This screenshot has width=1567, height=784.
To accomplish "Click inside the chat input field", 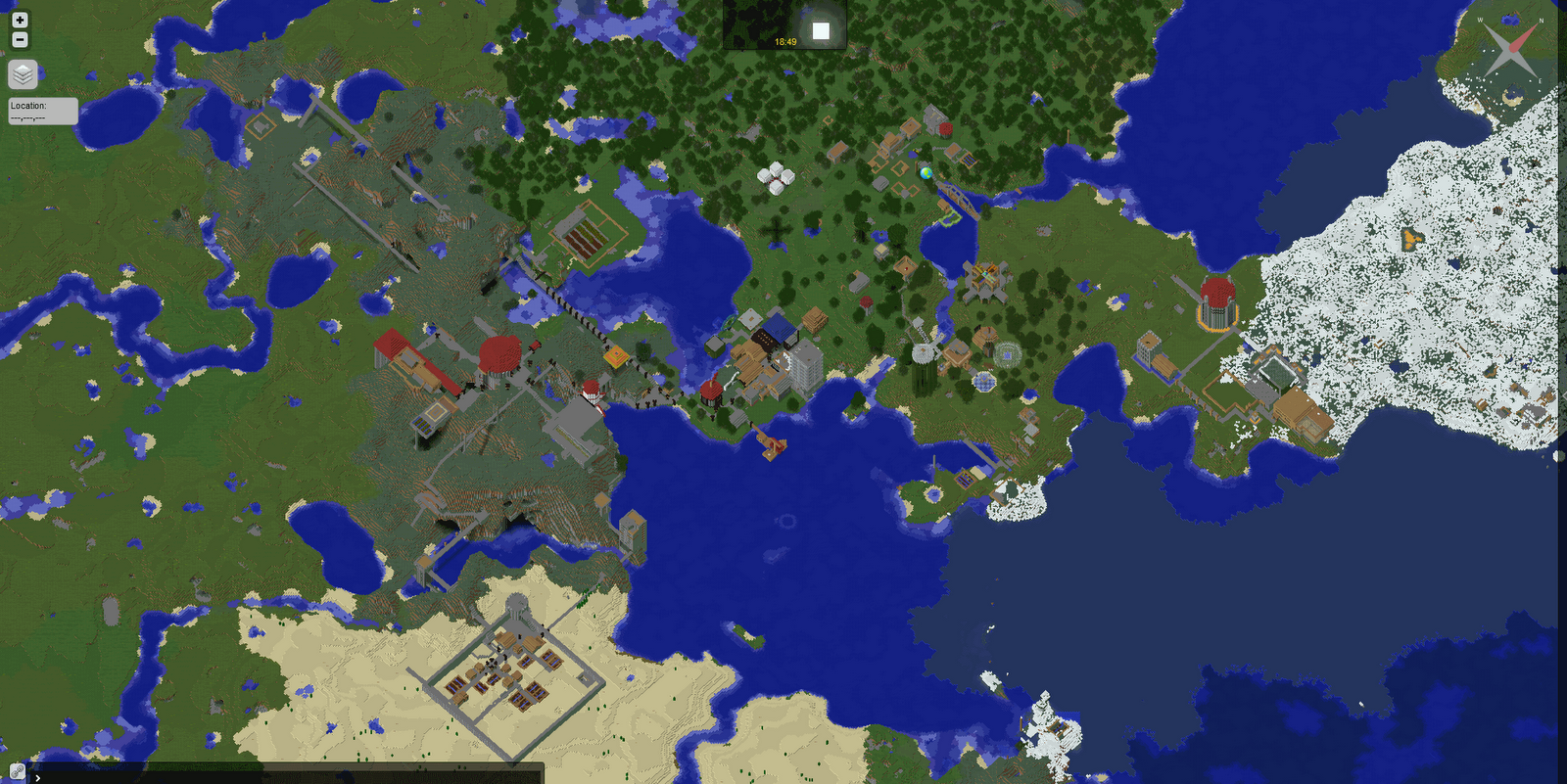I will tap(294, 778).
